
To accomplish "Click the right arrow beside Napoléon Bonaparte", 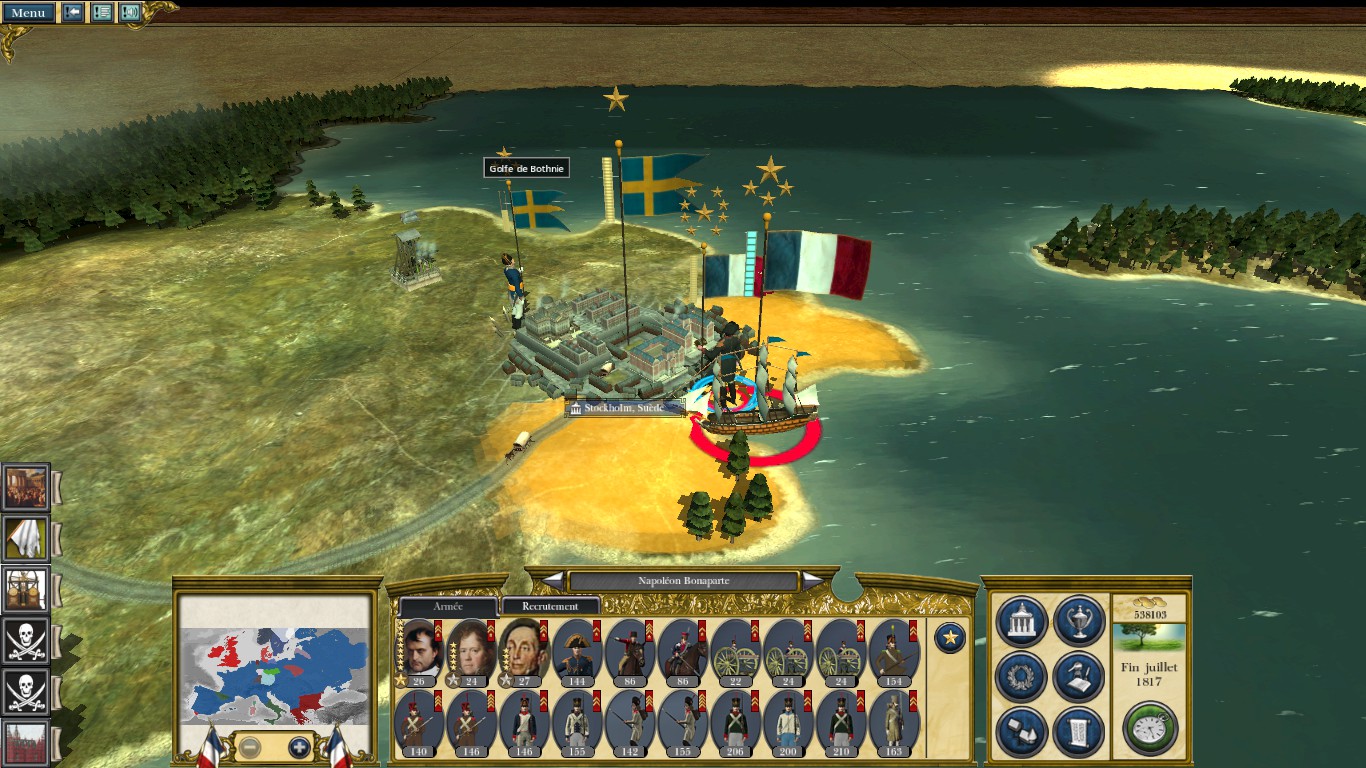I will [x=813, y=580].
